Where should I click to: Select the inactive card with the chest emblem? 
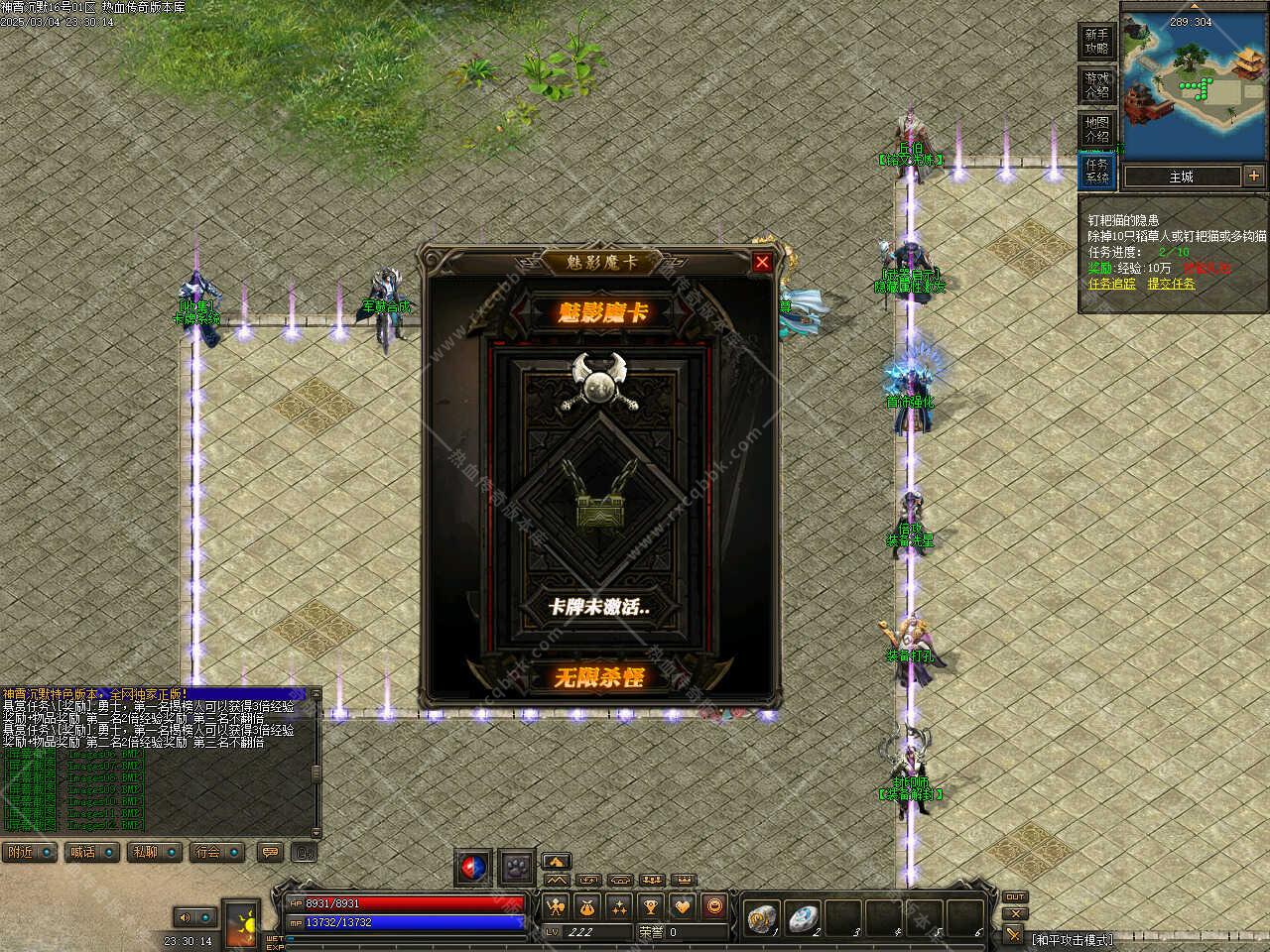[598, 496]
